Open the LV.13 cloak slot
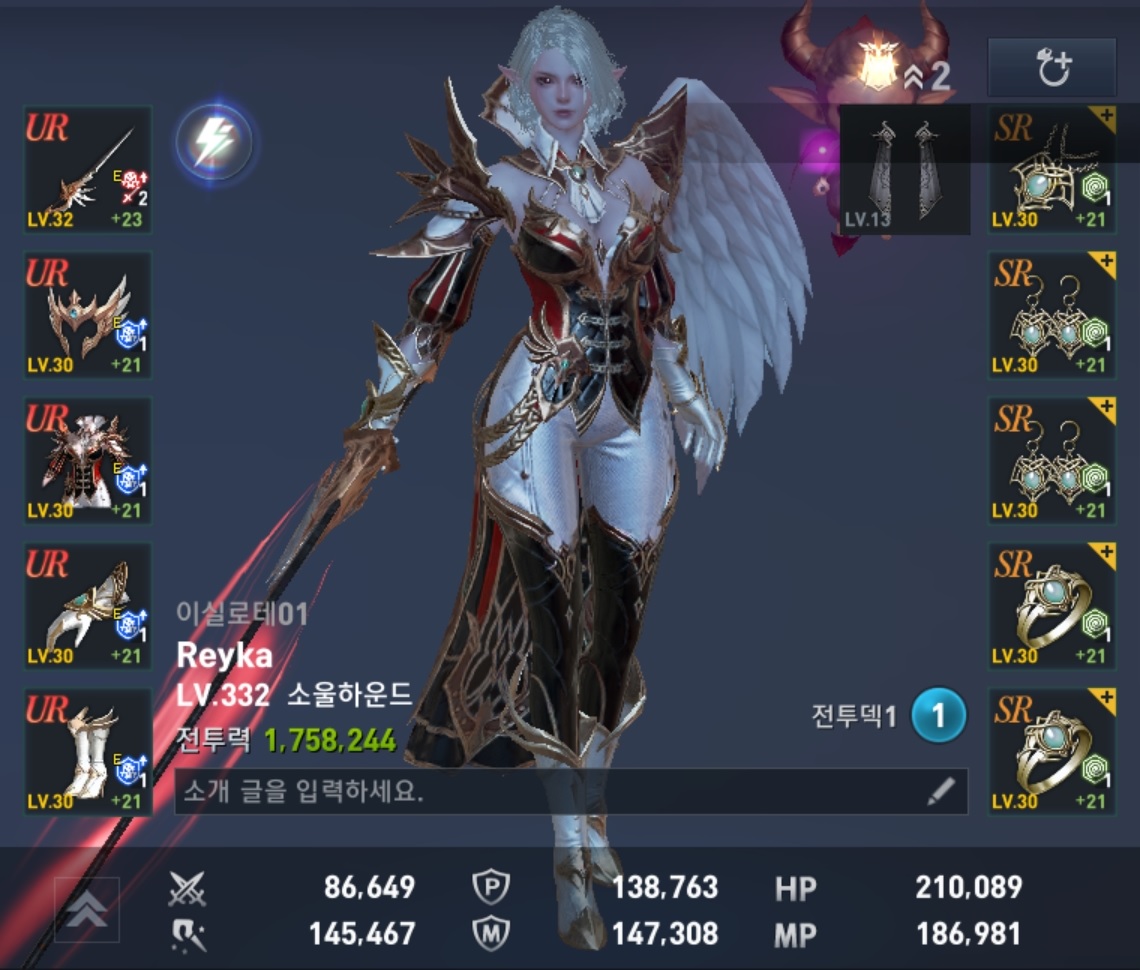This screenshot has width=1140, height=970. click(904, 170)
